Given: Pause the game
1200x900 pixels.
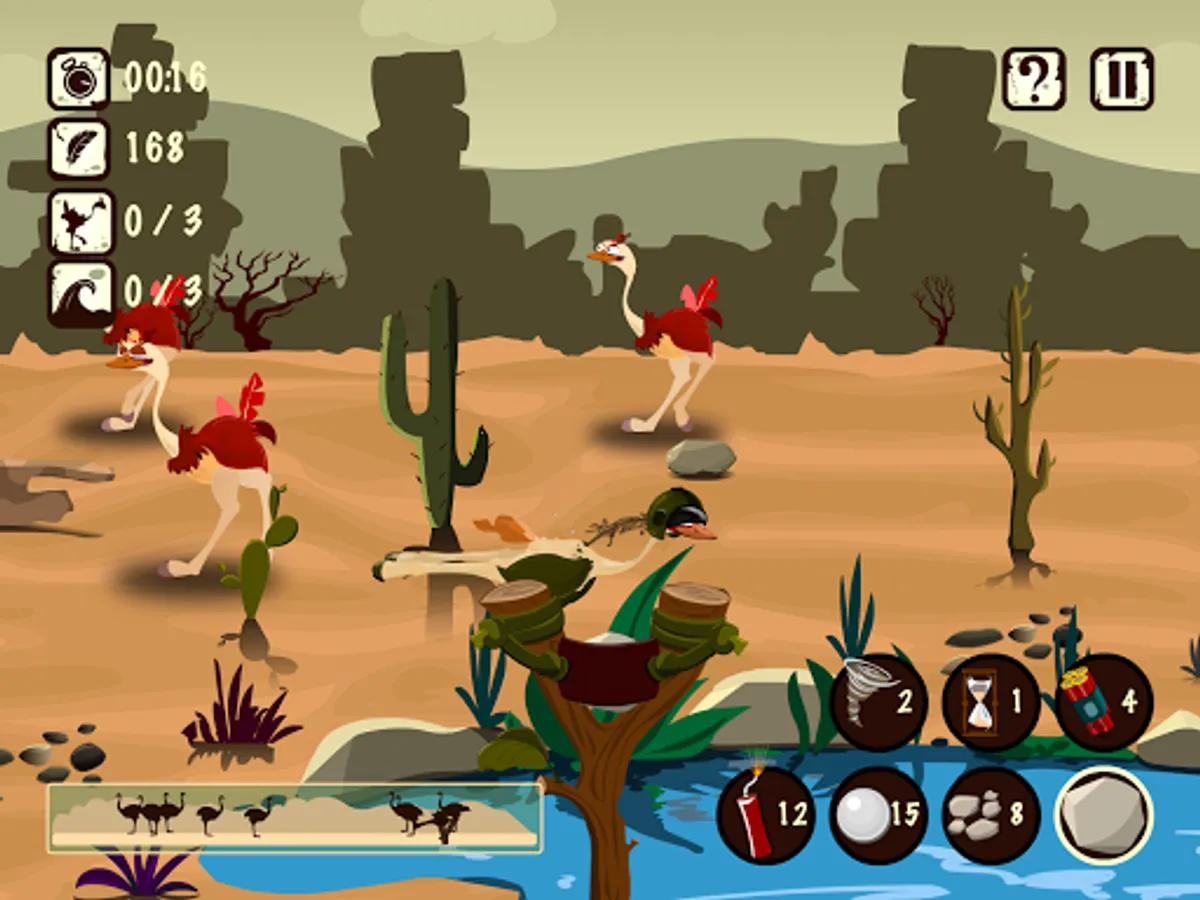Looking at the screenshot, I should (x=1121, y=78).
